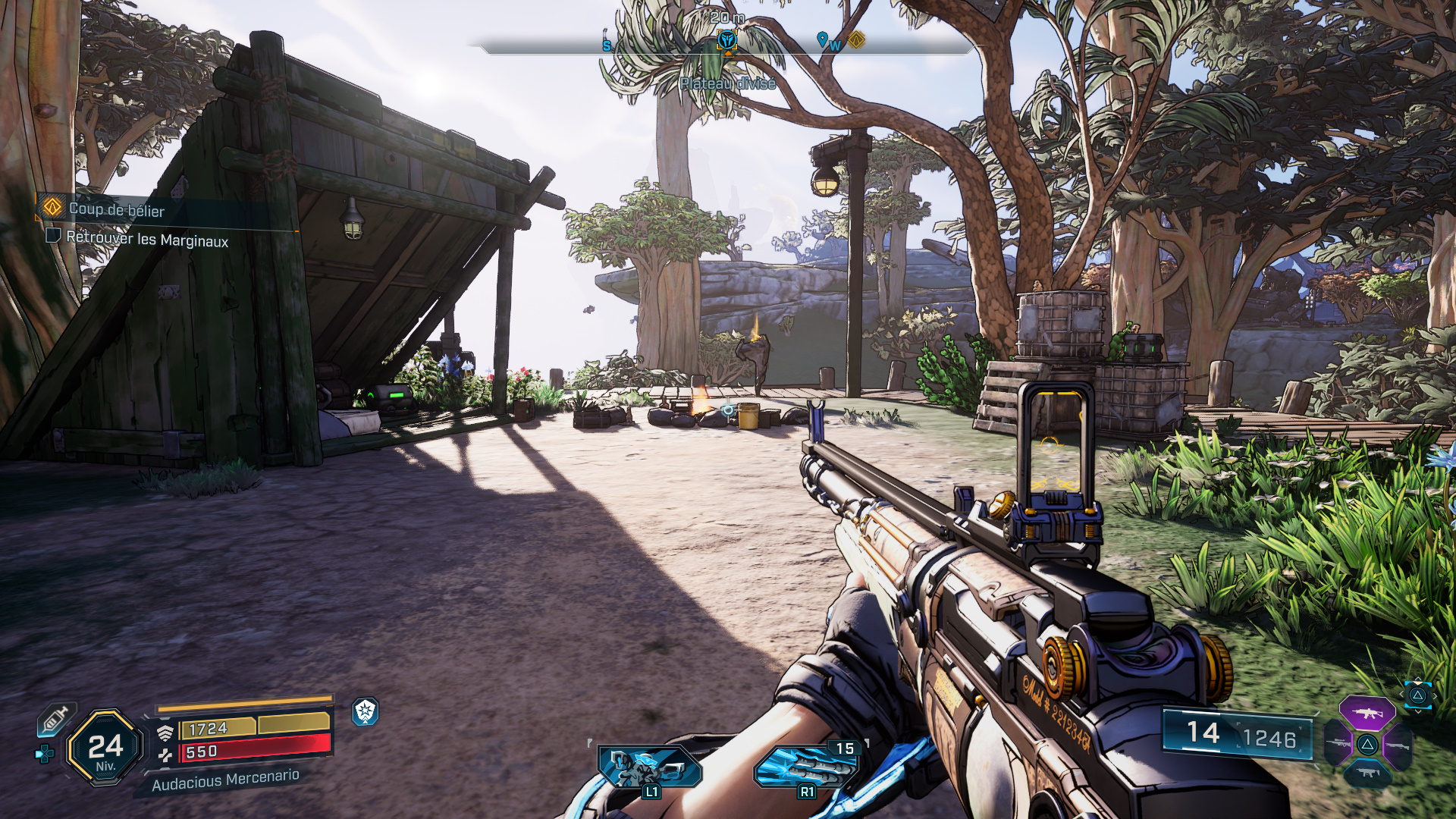
Task: Click the helmet marker on the compass
Action: pos(727,40)
